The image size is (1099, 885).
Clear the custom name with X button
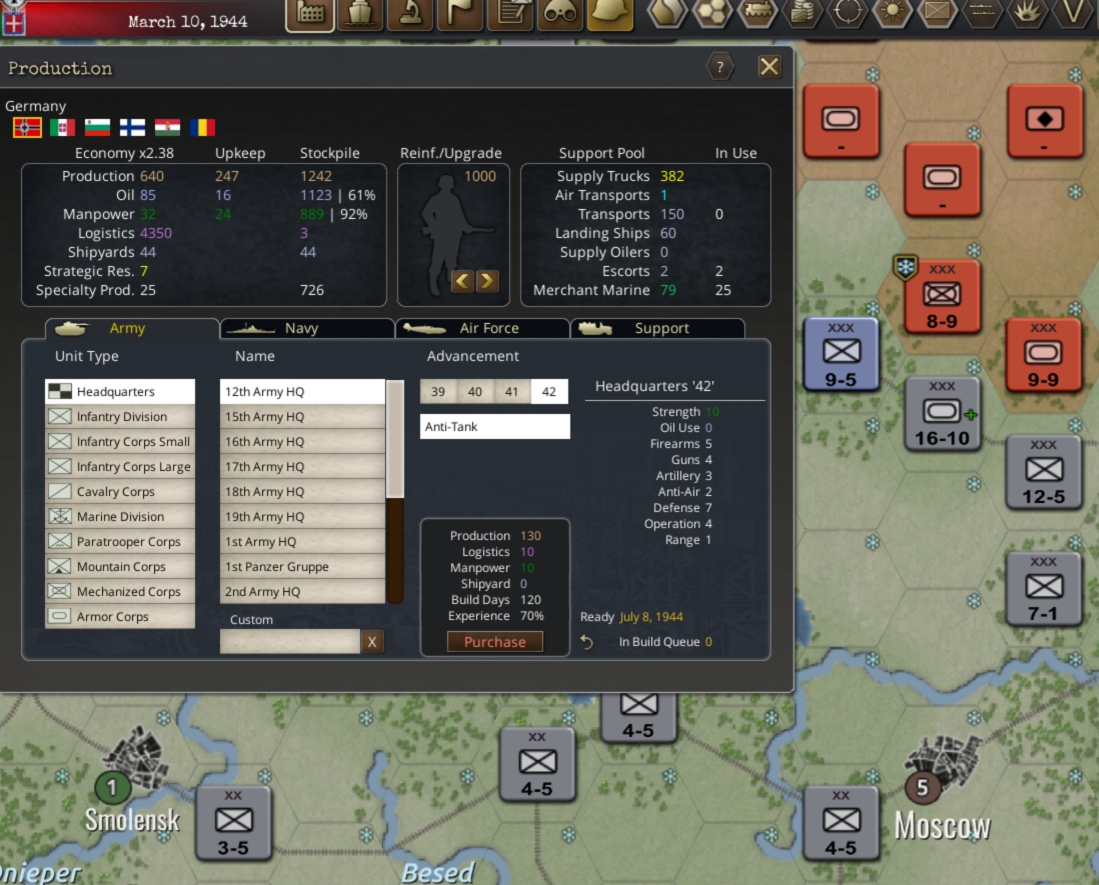click(372, 642)
